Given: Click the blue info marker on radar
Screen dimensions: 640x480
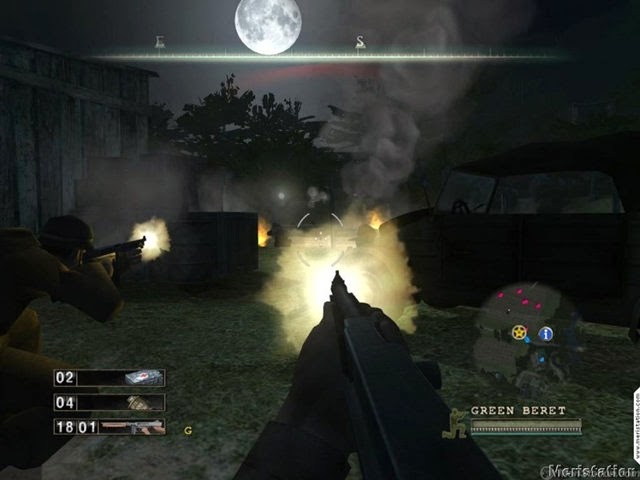Looking at the screenshot, I should 546,334.
